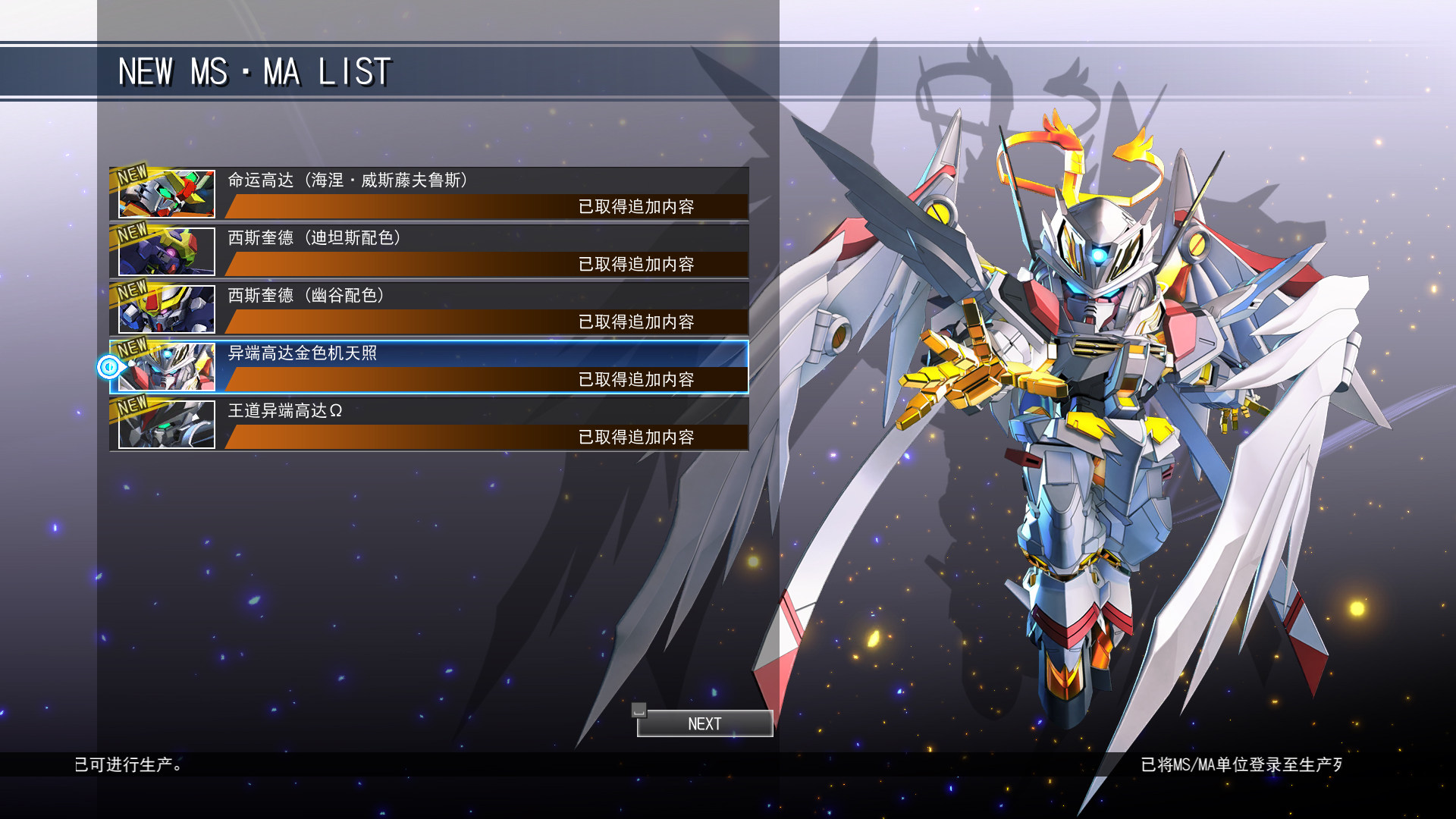1456x819 pixels.
Task: Click the NEXT button
Action: [x=704, y=723]
